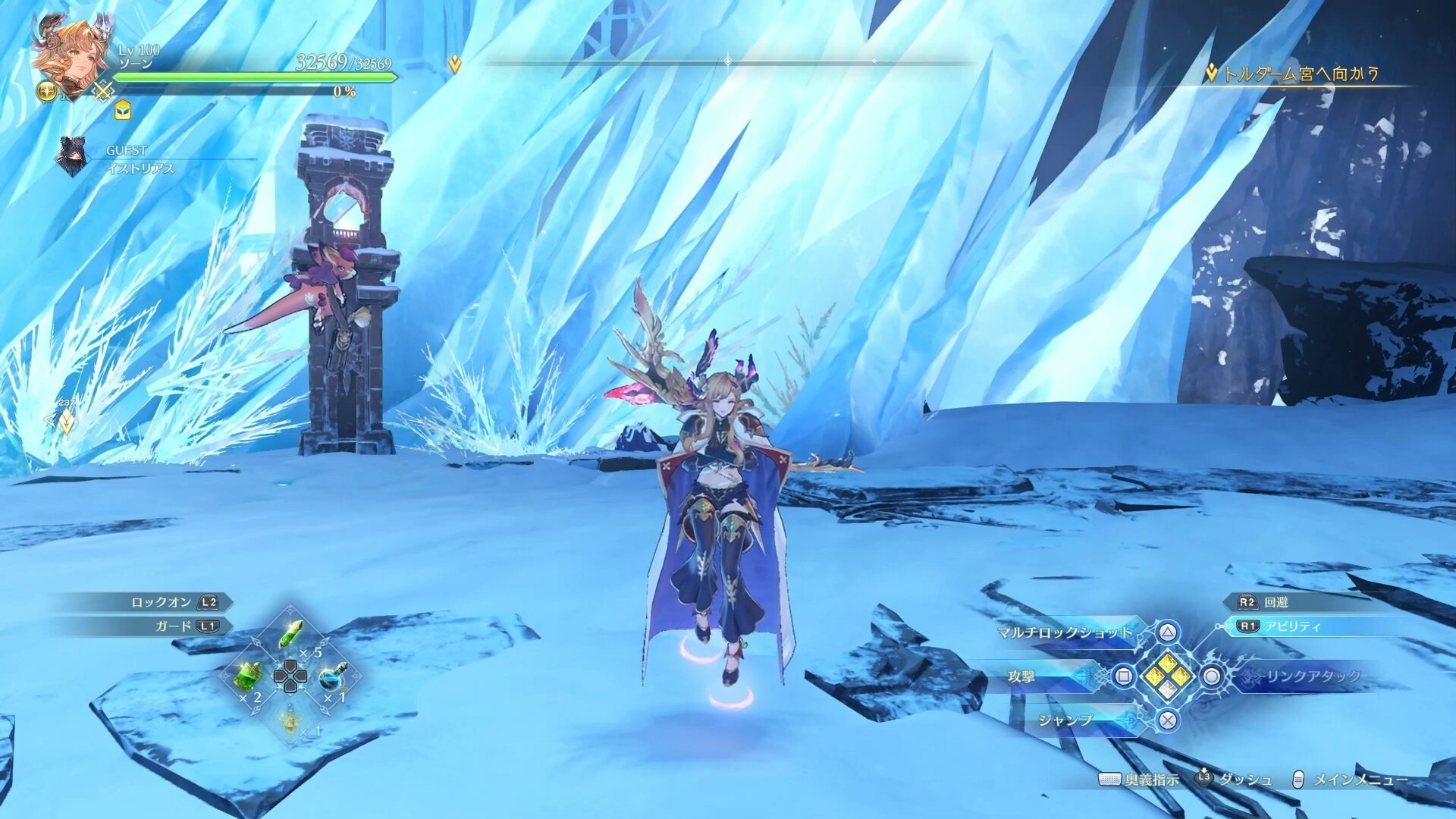This screenshot has width=1456, height=819.
Task: Click the yellow shield buff icon
Action: (123, 111)
